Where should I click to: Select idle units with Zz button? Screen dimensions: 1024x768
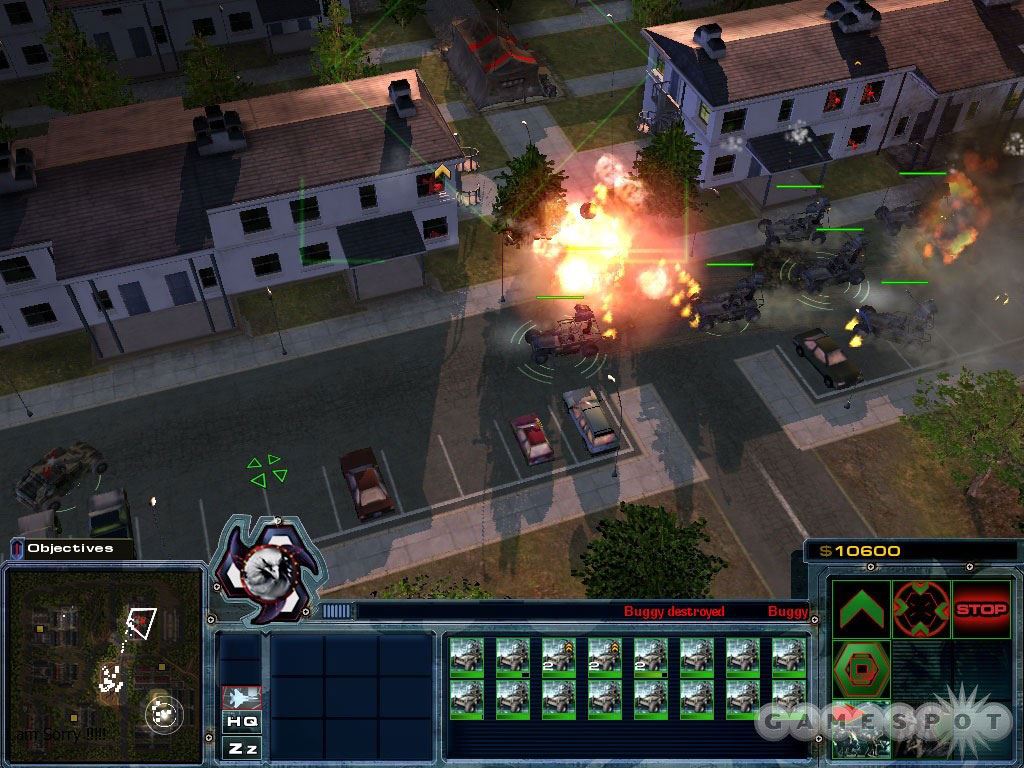pos(242,747)
